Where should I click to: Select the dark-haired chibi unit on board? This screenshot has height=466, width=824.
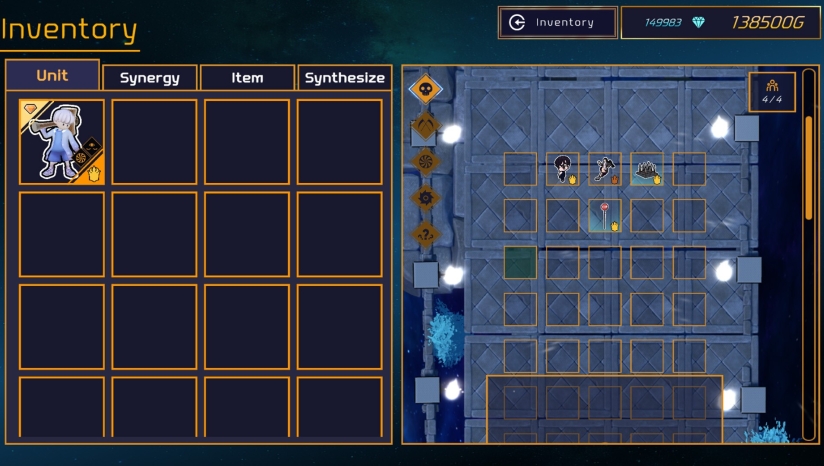(562, 168)
